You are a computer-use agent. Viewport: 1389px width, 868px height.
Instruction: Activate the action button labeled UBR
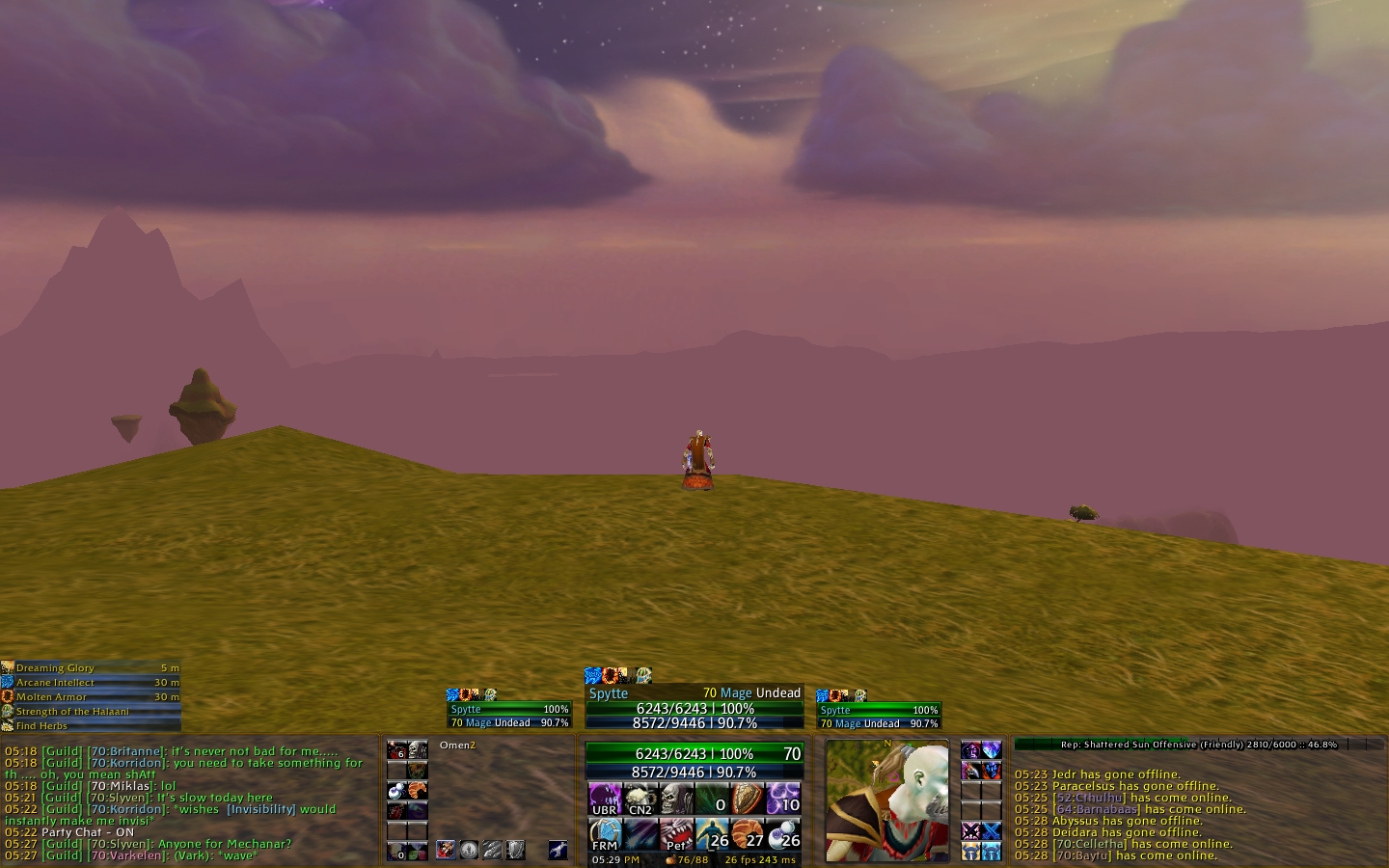pyautogui.click(x=605, y=799)
